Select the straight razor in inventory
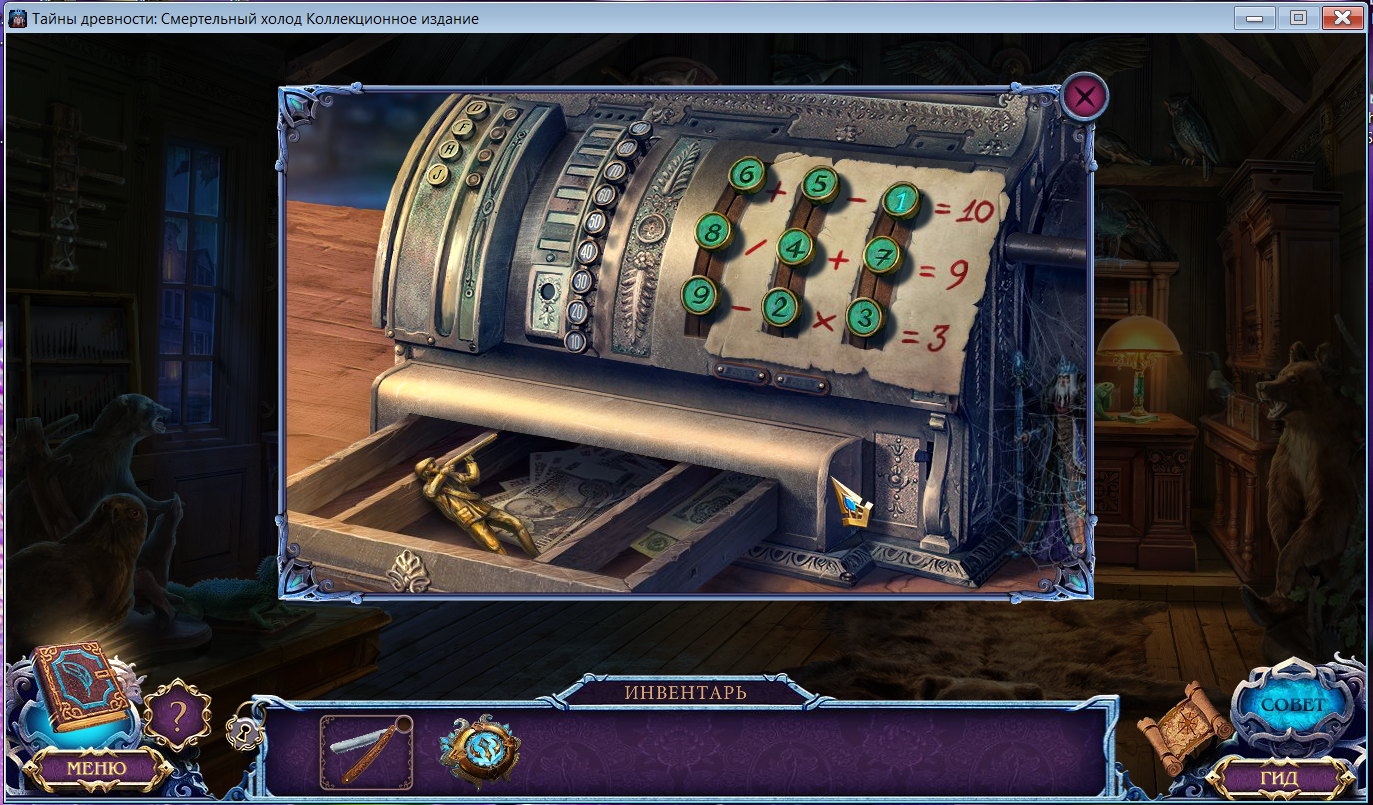Screen dimensions: 1373x805 pos(366,752)
